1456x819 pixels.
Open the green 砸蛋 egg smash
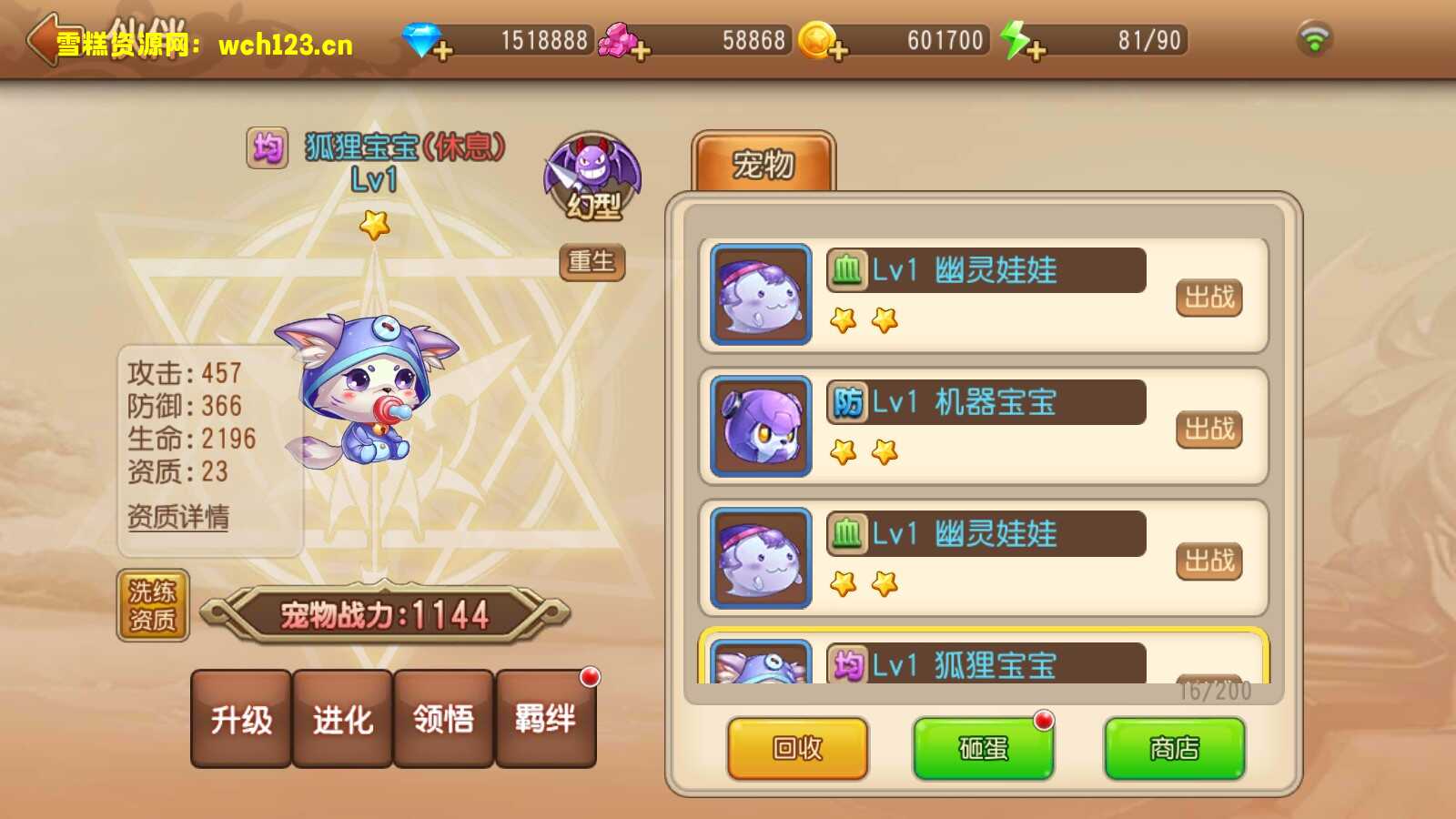click(983, 748)
